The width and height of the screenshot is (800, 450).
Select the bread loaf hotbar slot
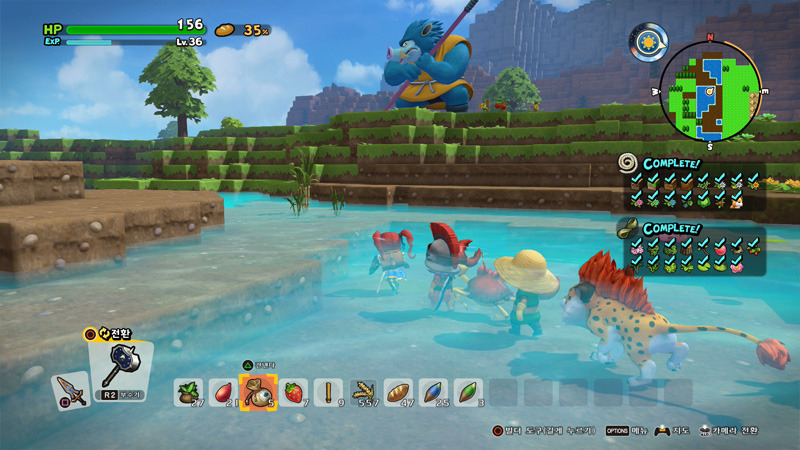(x=398, y=392)
